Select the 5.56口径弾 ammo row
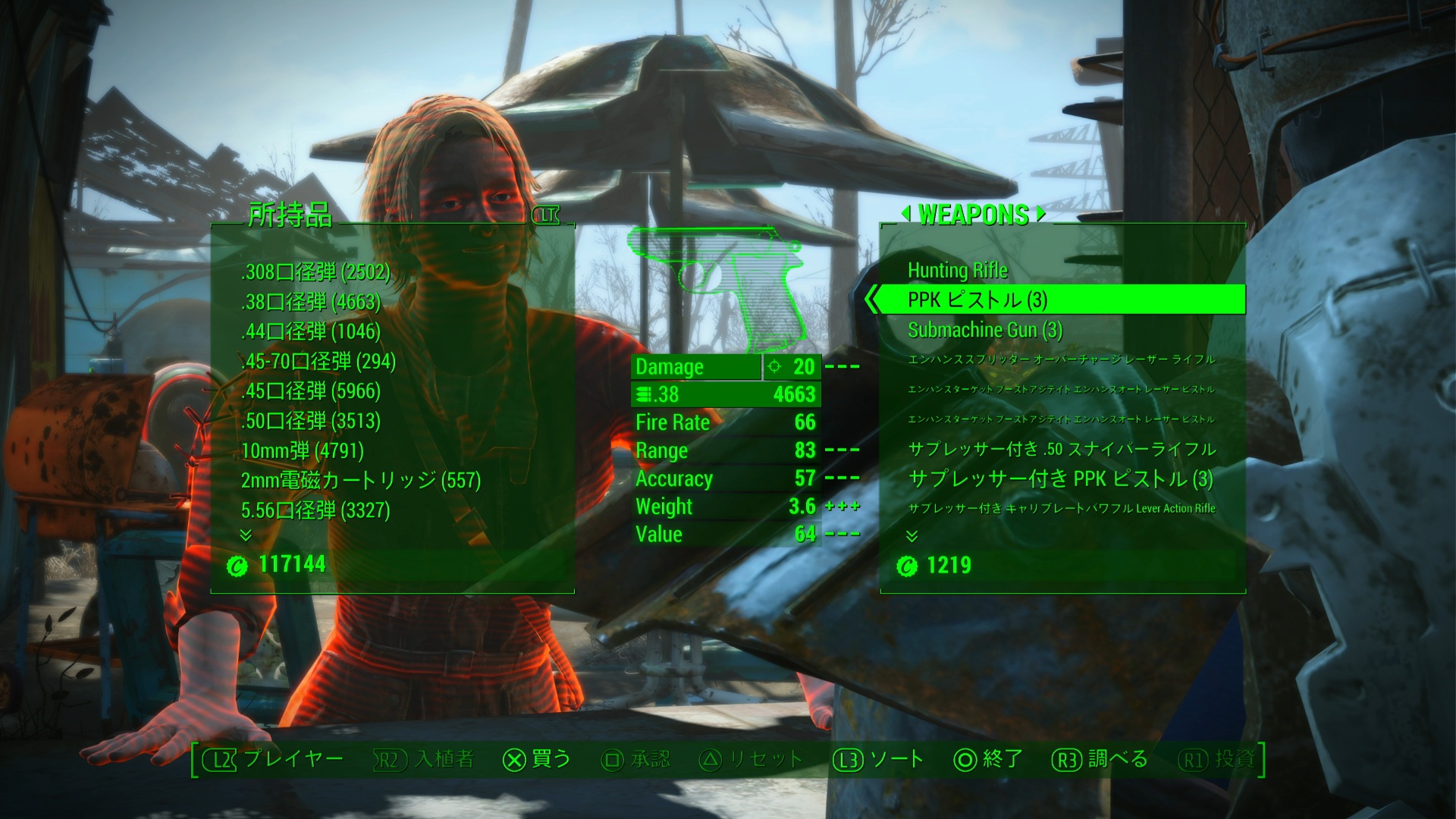The image size is (1456, 819). click(x=315, y=510)
